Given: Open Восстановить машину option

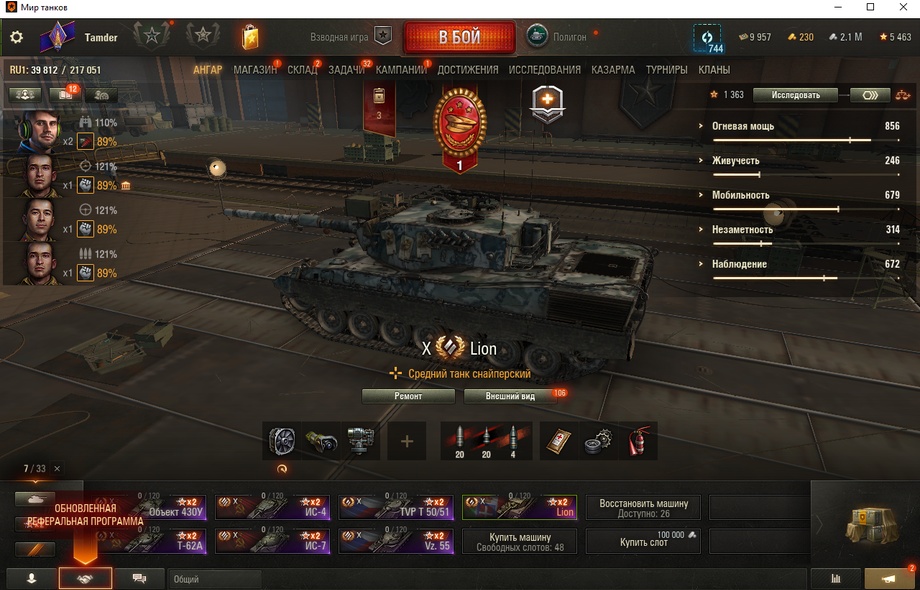Looking at the screenshot, I should click(x=643, y=508).
